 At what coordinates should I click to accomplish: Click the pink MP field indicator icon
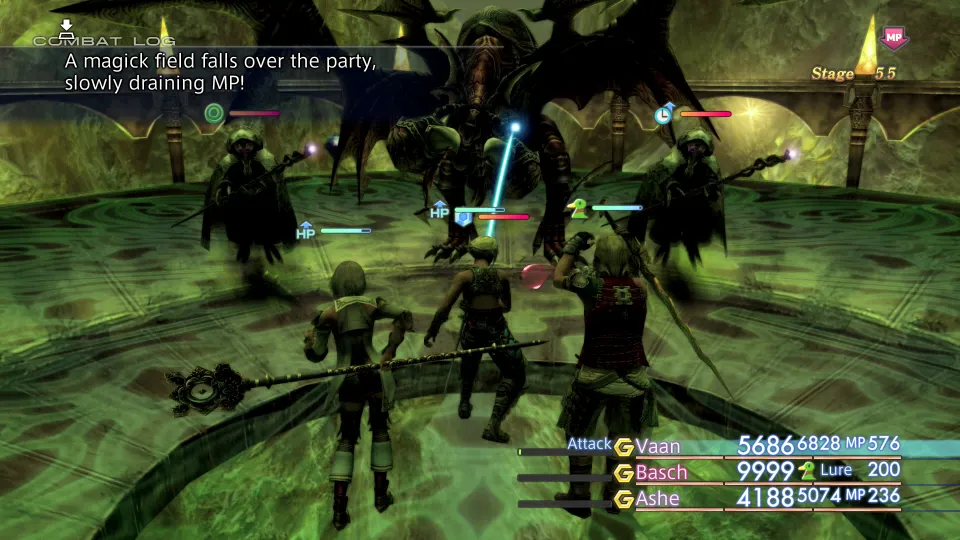pos(893,38)
